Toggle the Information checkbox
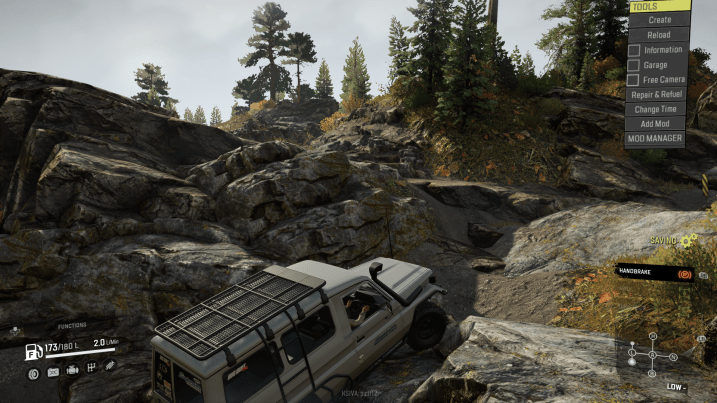 coord(634,49)
